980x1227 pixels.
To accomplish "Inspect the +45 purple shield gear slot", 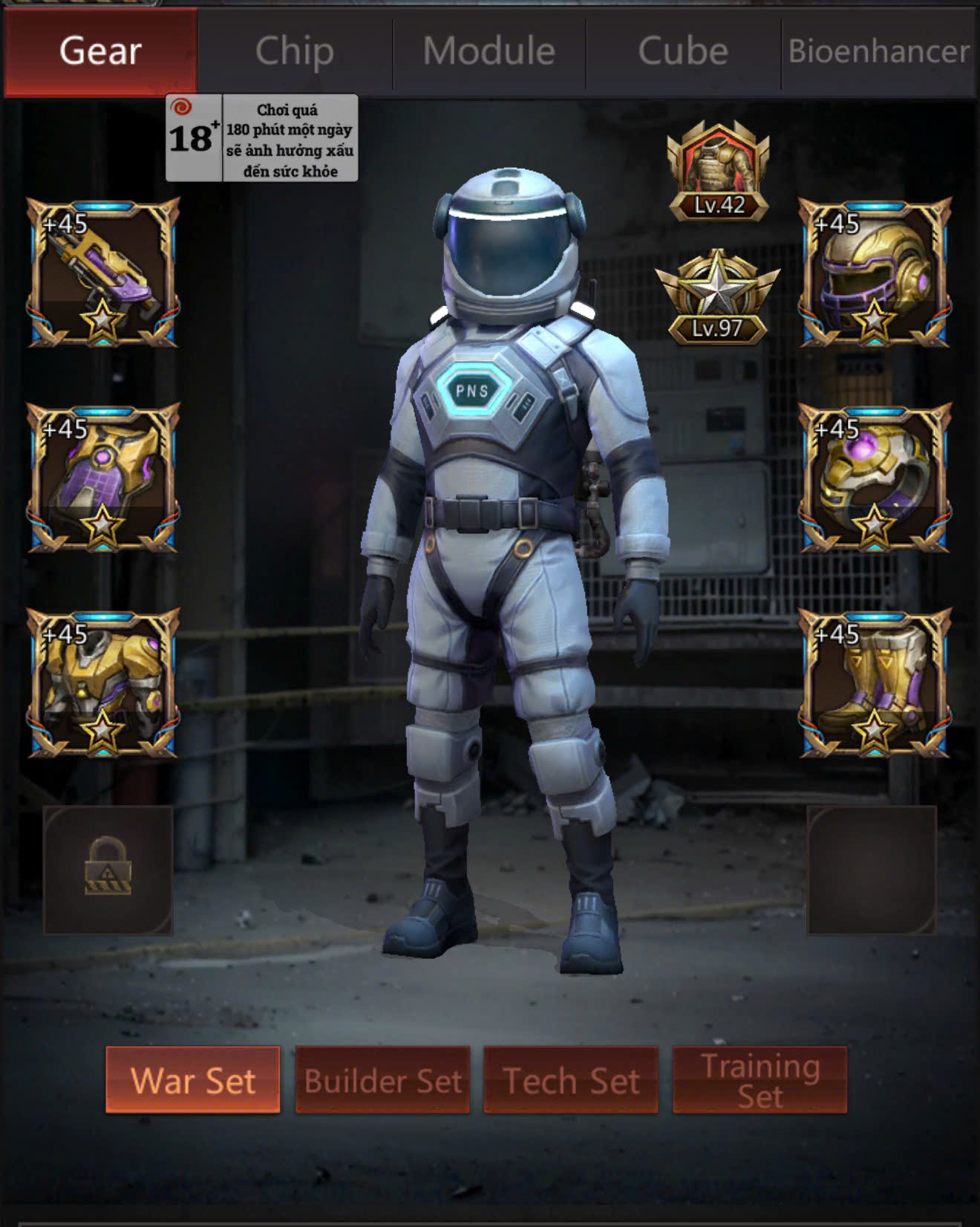I will click(103, 478).
